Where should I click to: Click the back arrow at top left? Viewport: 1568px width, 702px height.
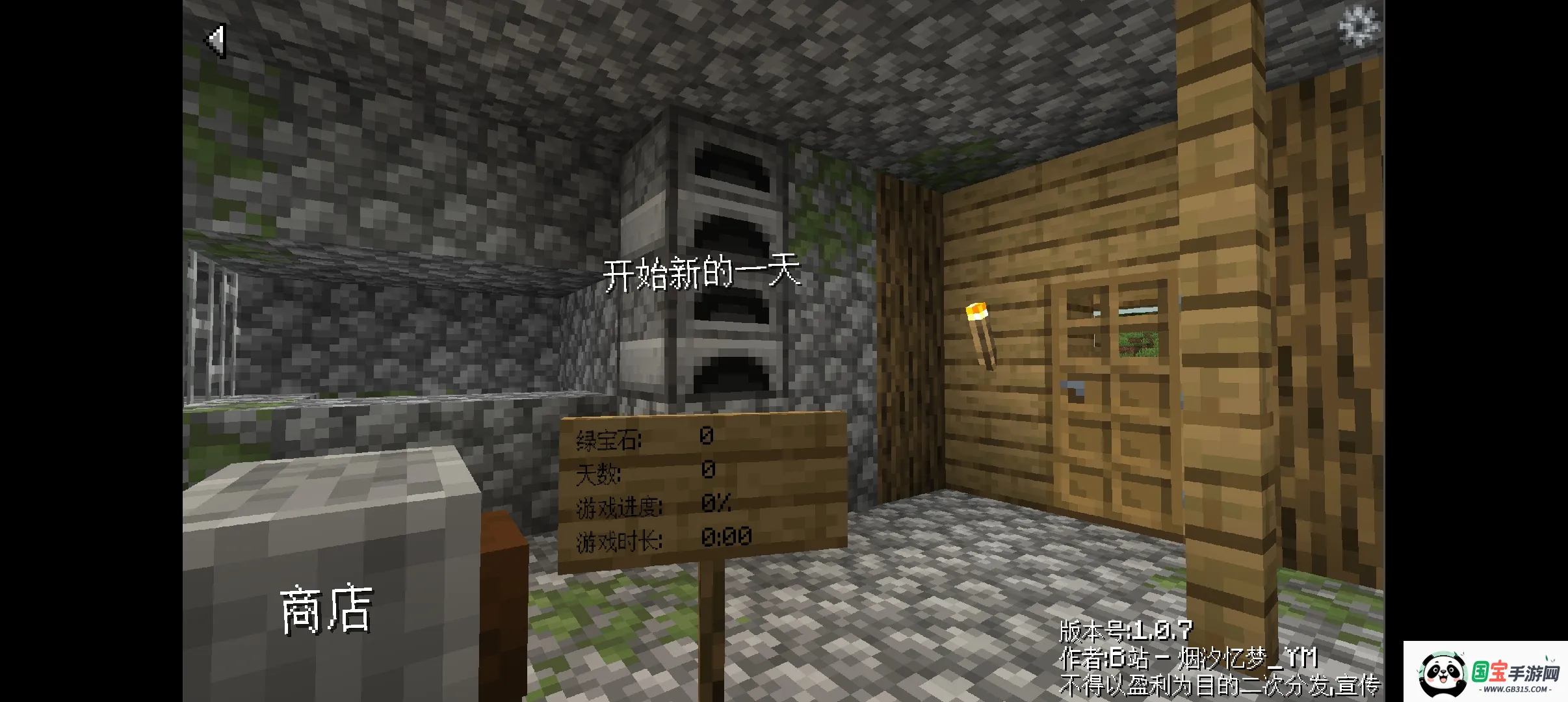[215, 41]
